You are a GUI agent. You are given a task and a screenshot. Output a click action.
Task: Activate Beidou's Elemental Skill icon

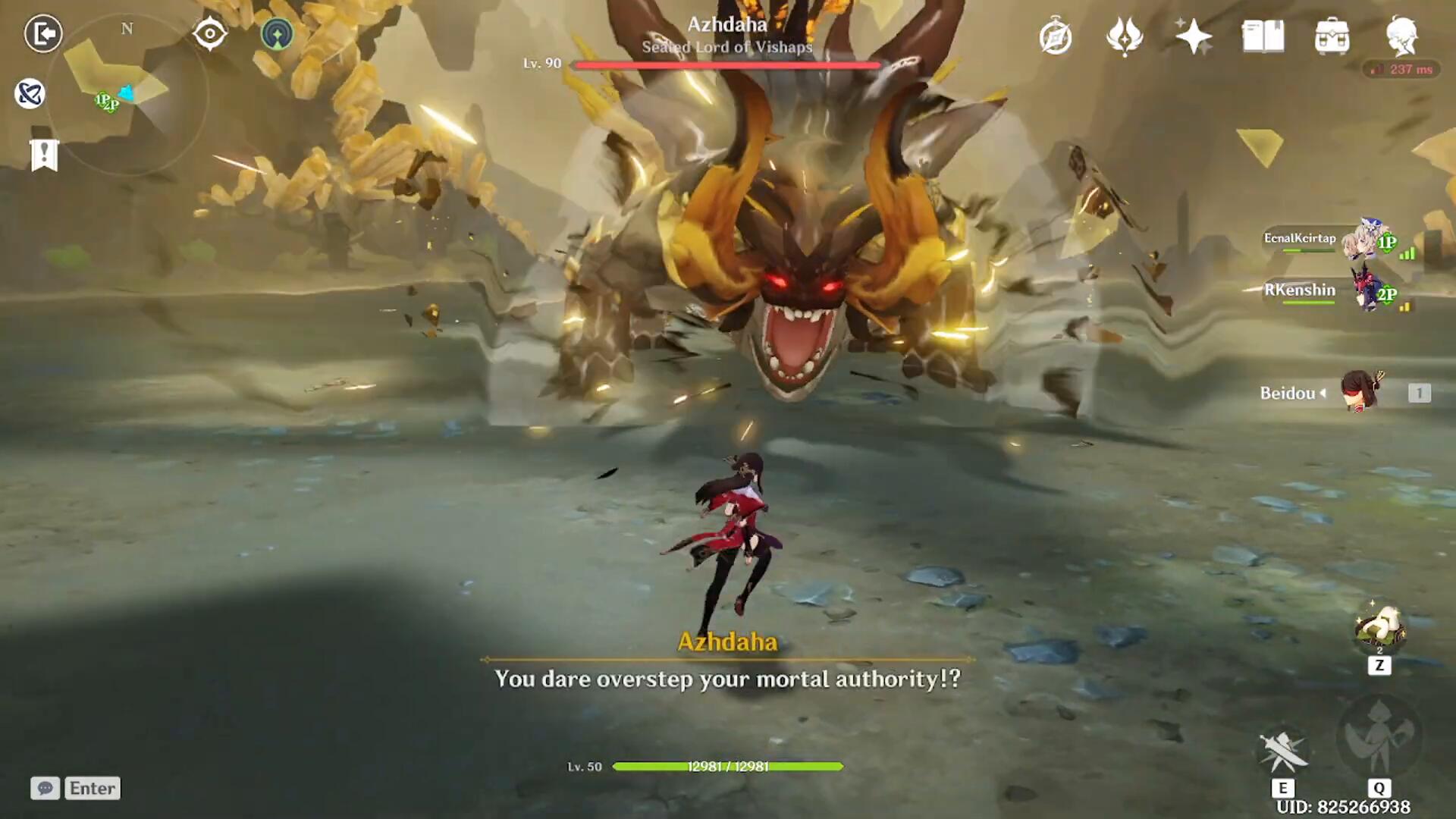tap(1283, 752)
